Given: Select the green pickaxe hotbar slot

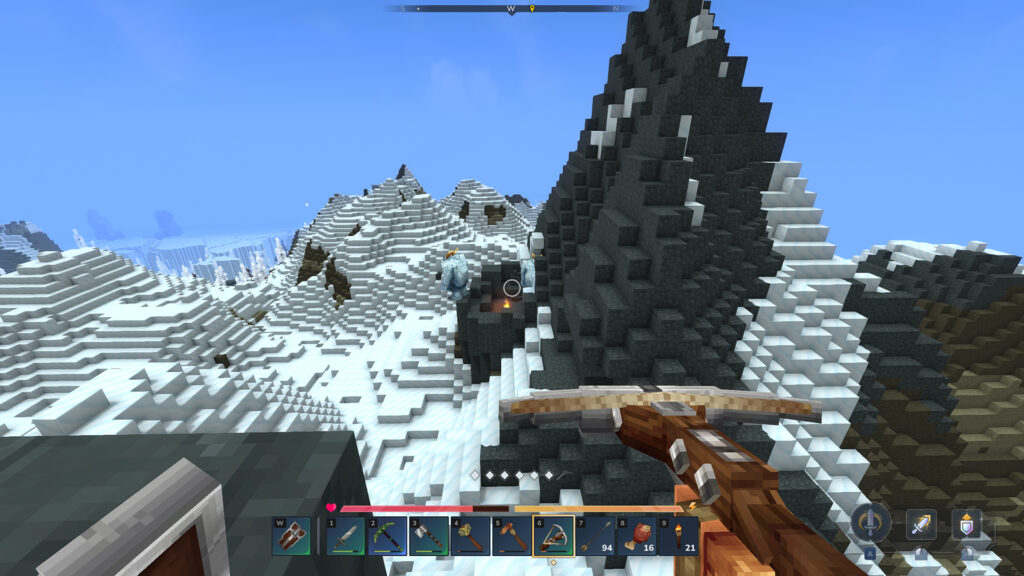Looking at the screenshot, I should 387,536.
